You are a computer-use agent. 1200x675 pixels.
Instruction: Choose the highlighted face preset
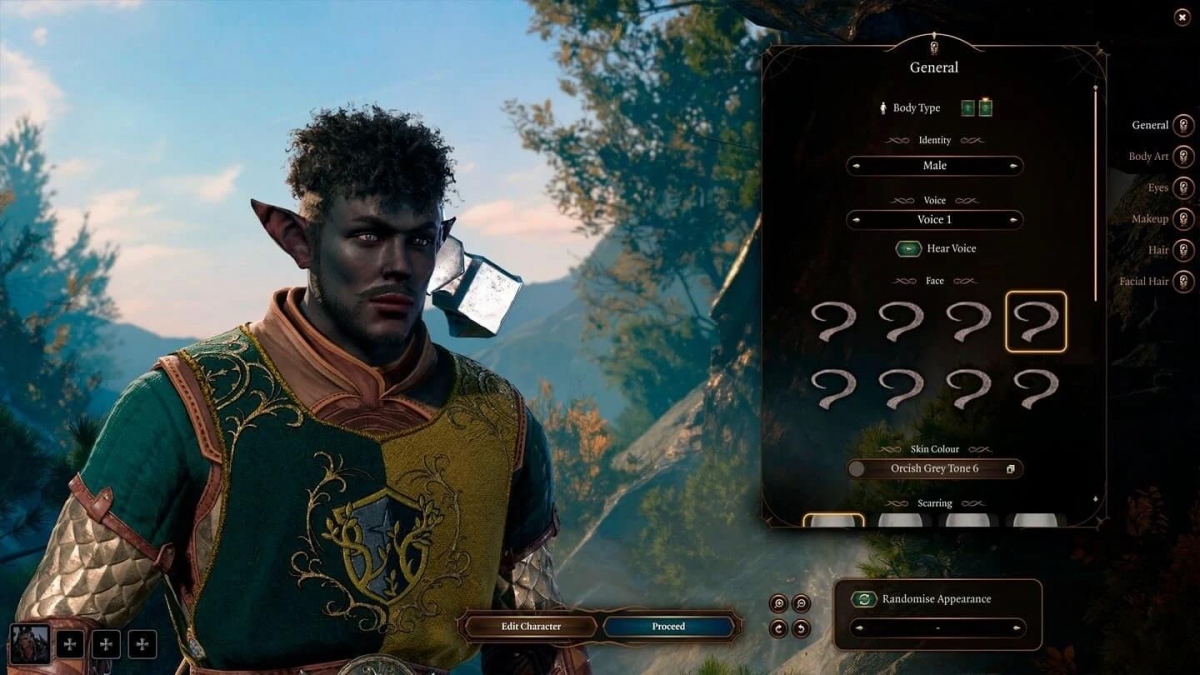pyautogui.click(x=1035, y=322)
